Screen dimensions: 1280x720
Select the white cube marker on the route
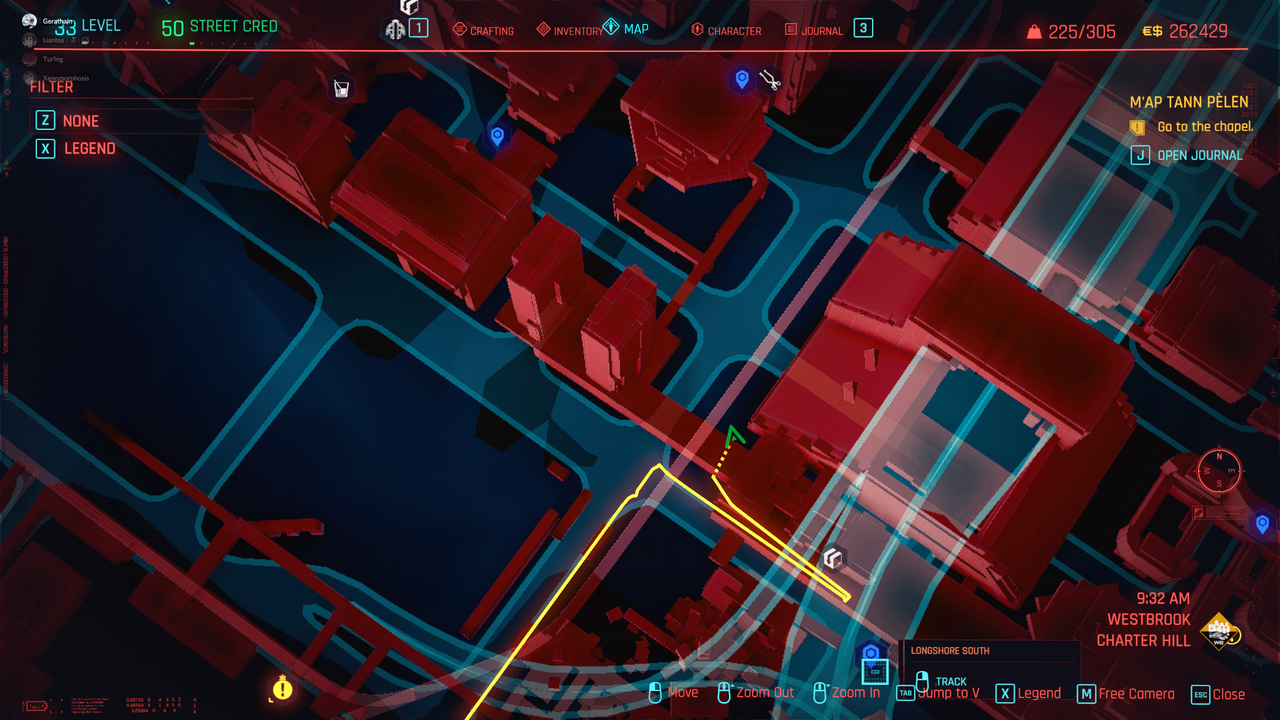coord(833,558)
